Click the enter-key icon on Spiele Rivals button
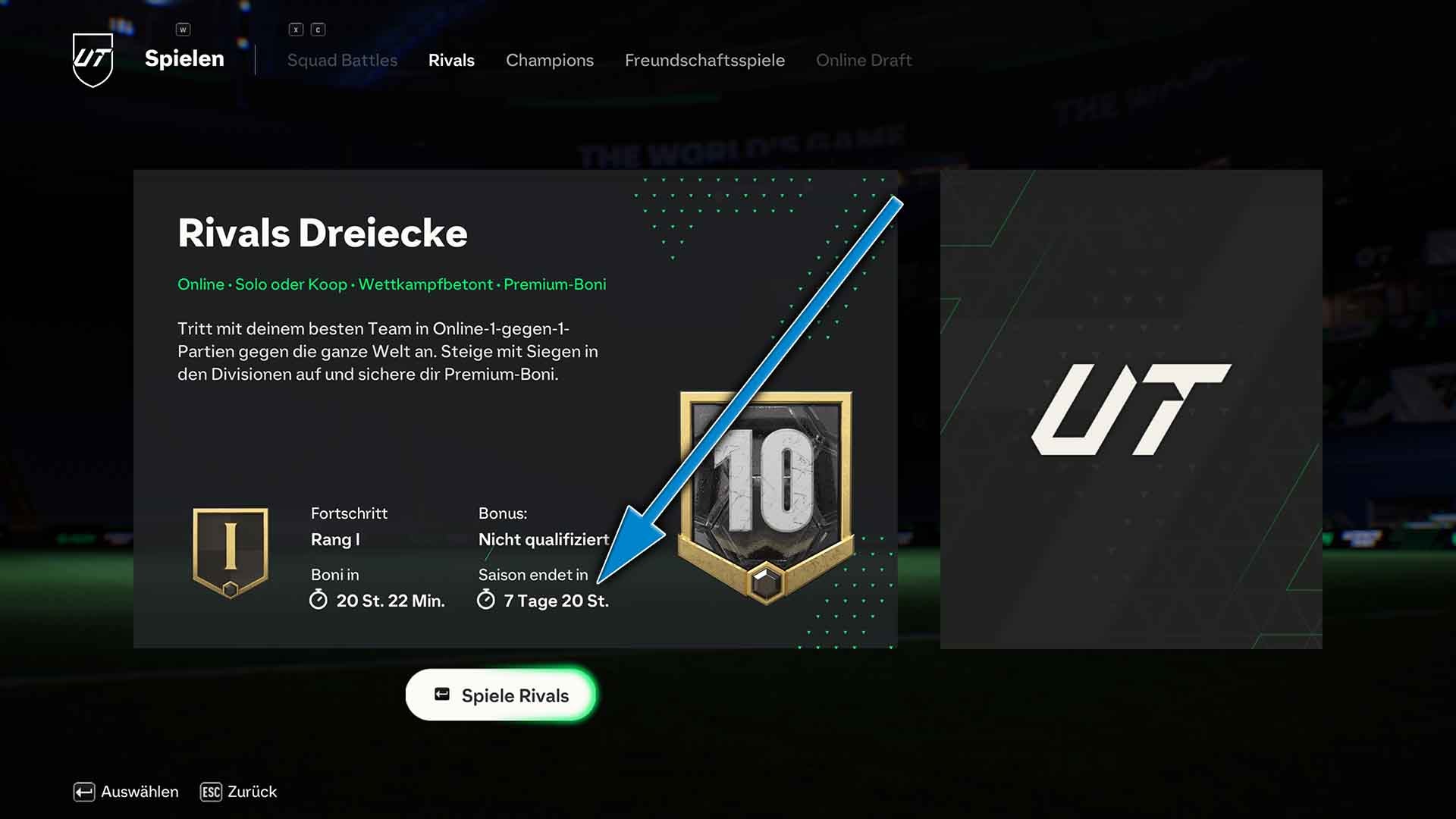The width and height of the screenshot is (1456, 819). point(441,694)
